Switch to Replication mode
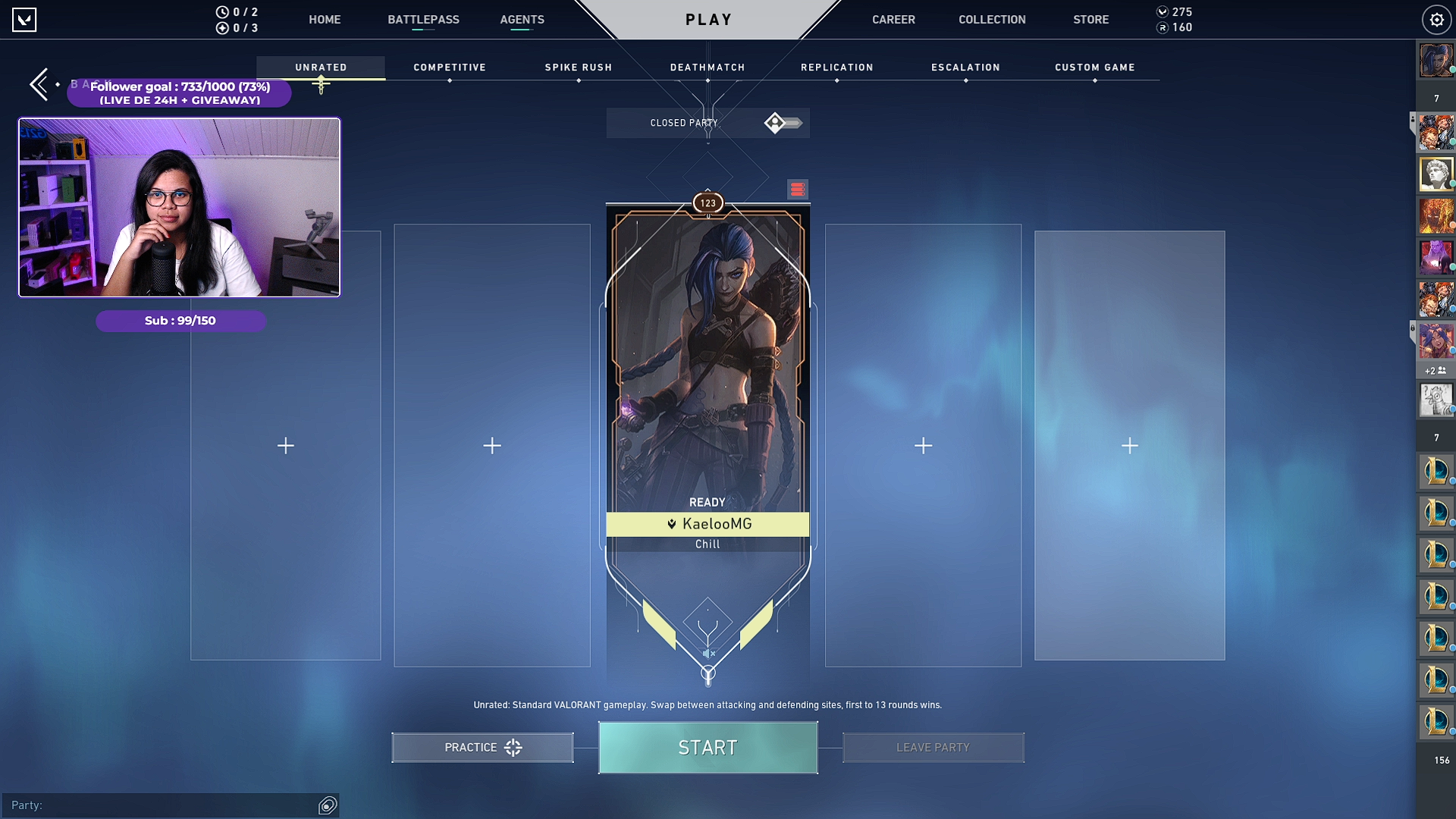Image resolution: width=1456 pixels, height=819 pixels. click(837, 67)
